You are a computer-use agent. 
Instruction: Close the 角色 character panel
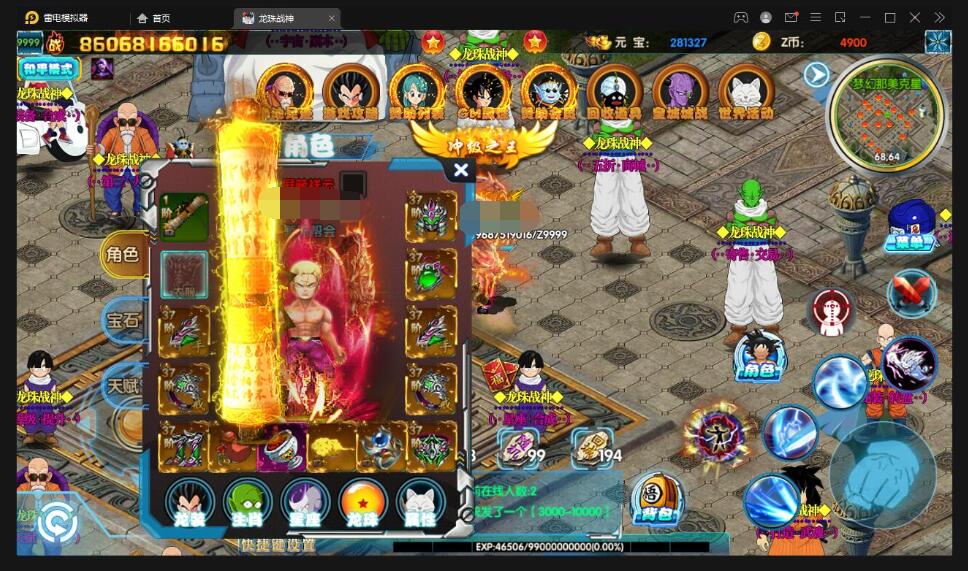[x=460, y=170]
